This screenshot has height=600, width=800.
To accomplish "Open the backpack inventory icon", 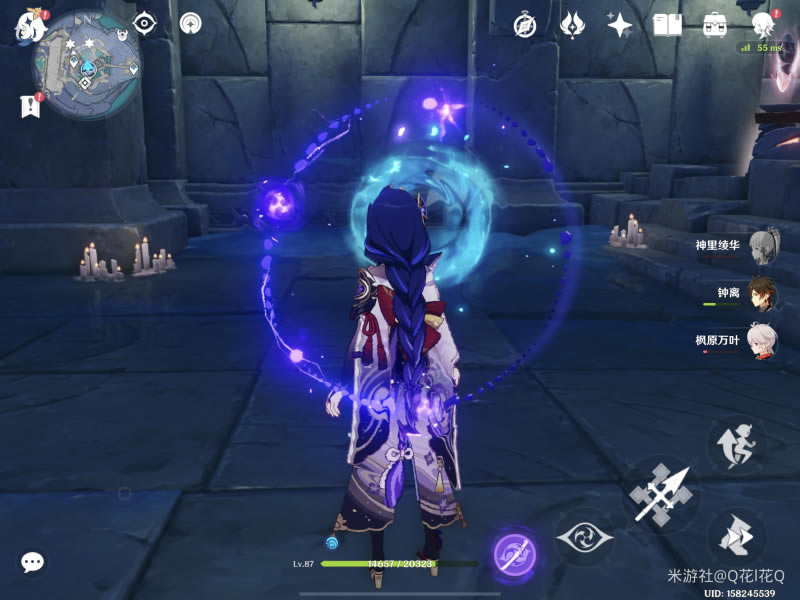I will click(x=715, y=25).
